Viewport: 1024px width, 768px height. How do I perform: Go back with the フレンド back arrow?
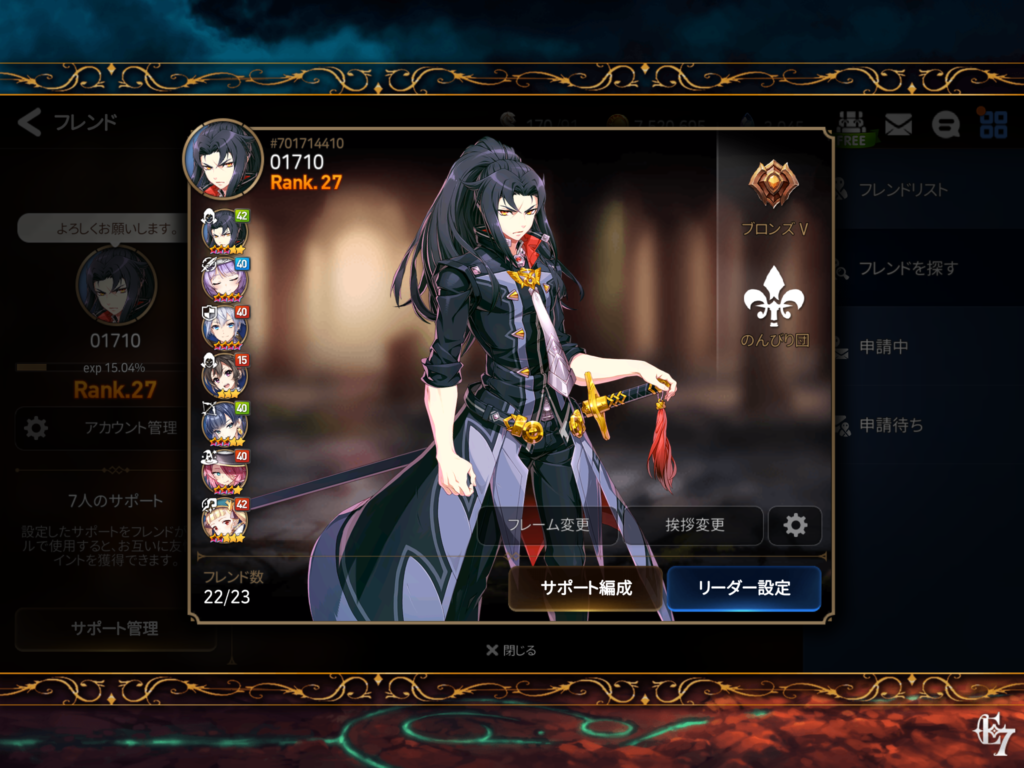(30, 123)
